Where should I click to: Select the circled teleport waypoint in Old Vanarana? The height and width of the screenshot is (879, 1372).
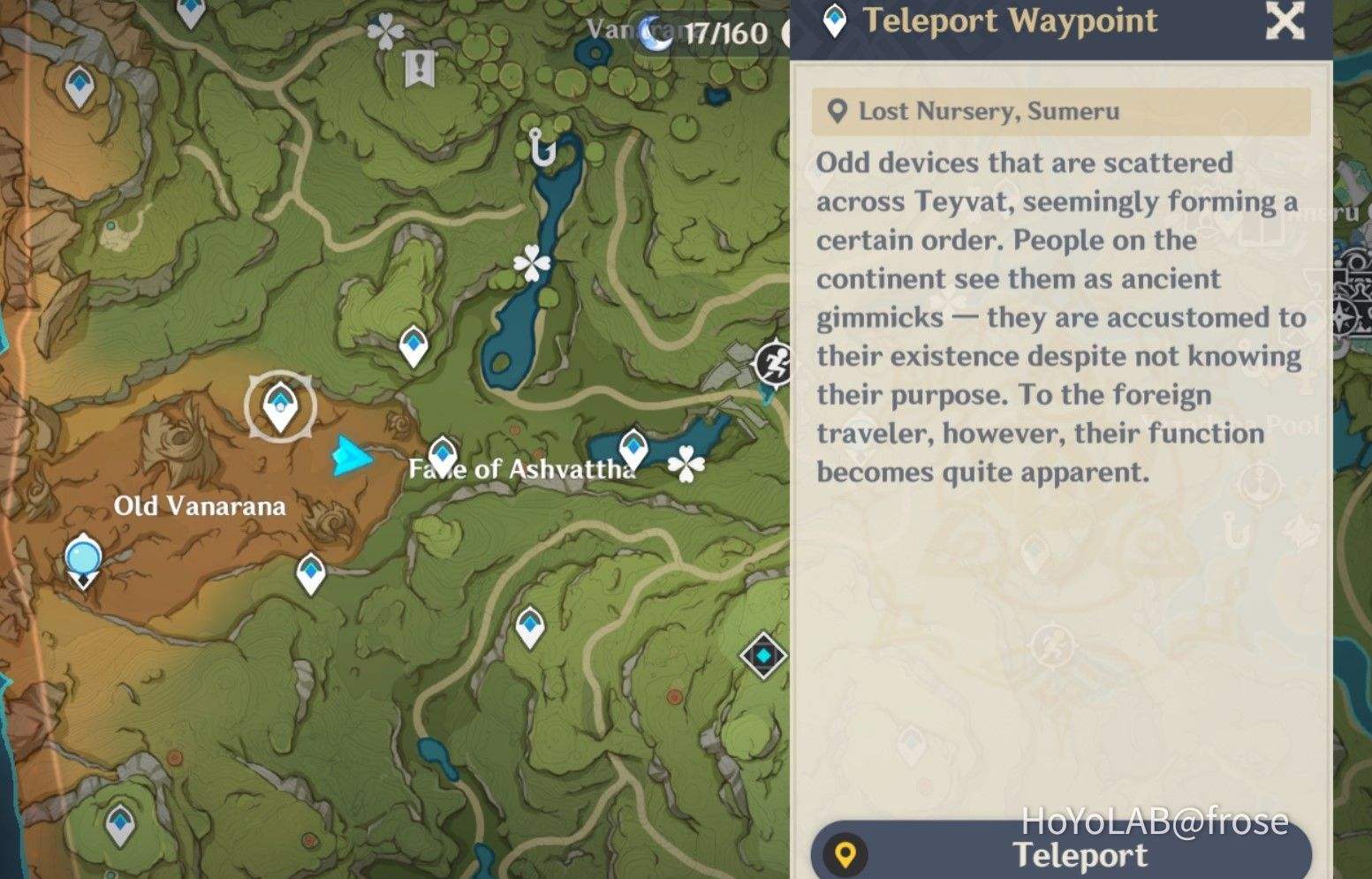point(280,406)
